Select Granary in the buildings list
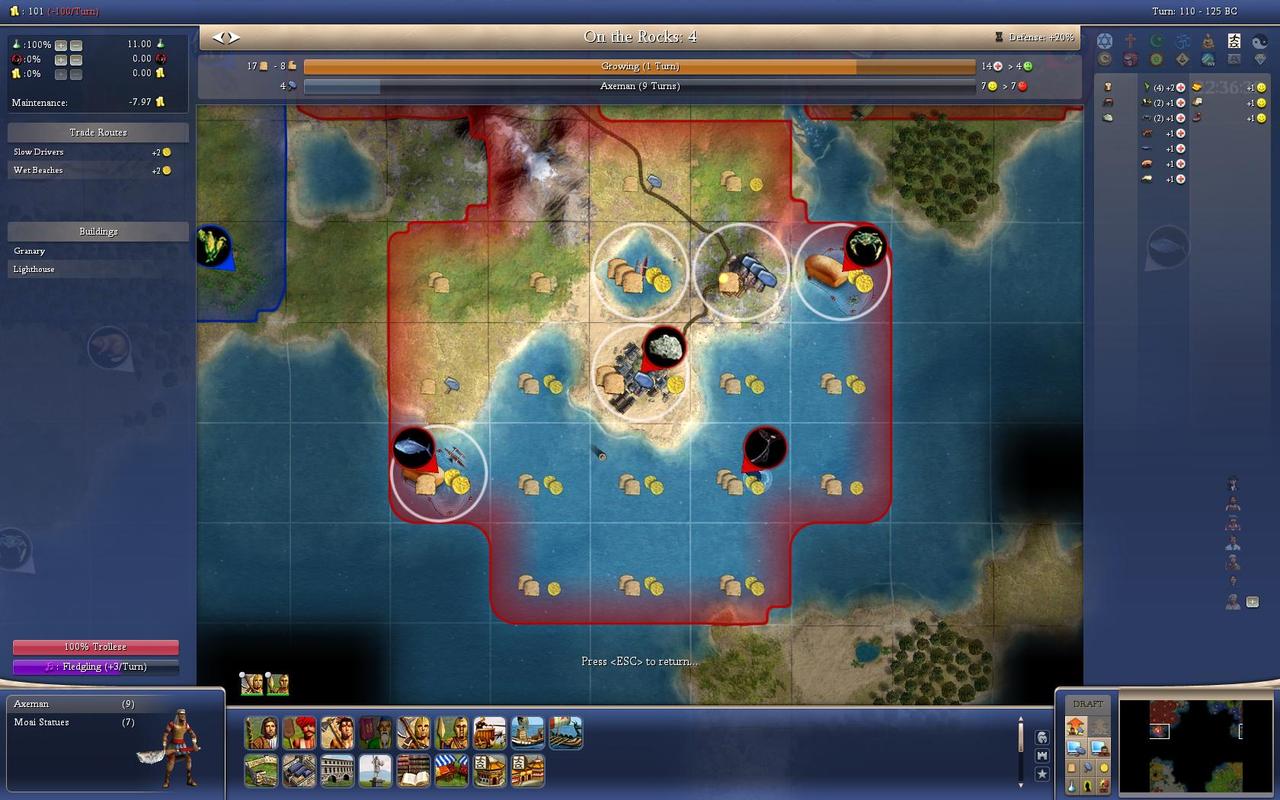 tap(29, 251)
